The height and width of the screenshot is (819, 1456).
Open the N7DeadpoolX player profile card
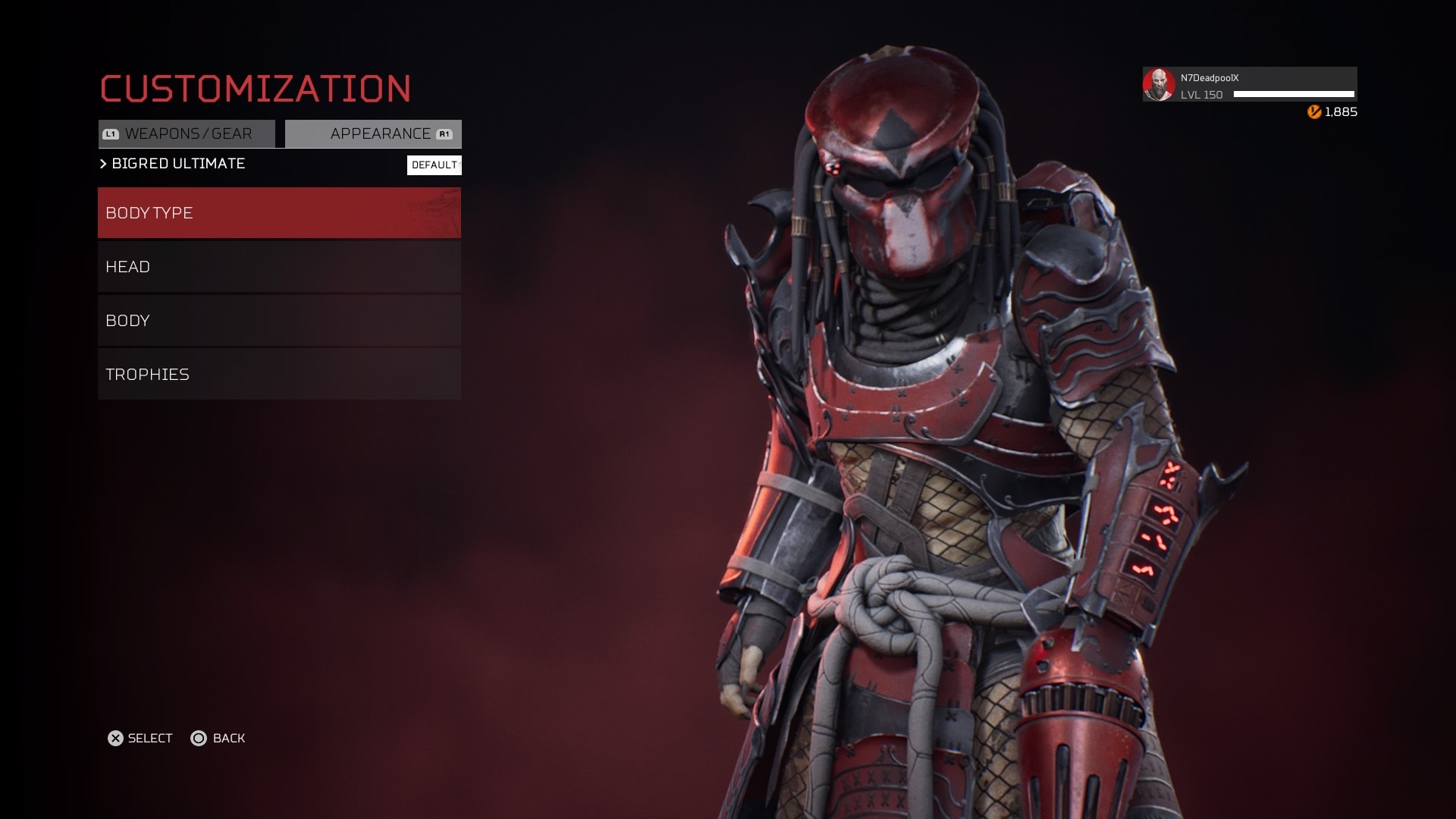(x=1249, y=85)
